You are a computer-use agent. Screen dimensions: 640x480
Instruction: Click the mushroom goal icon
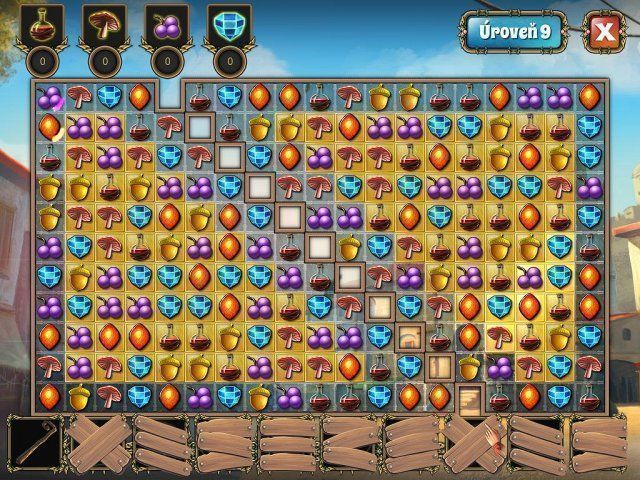[105, 25]
